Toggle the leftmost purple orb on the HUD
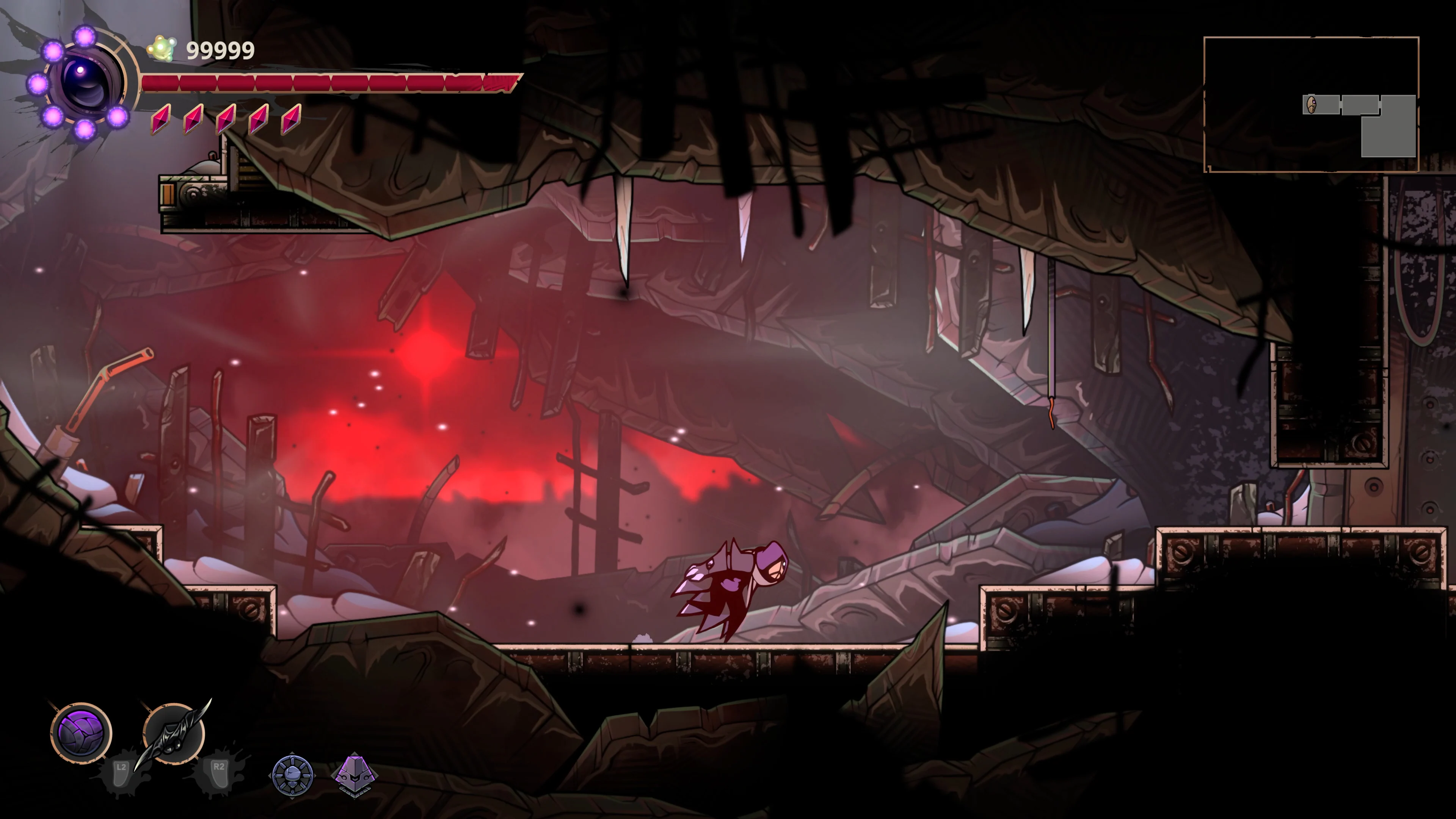 39,83
